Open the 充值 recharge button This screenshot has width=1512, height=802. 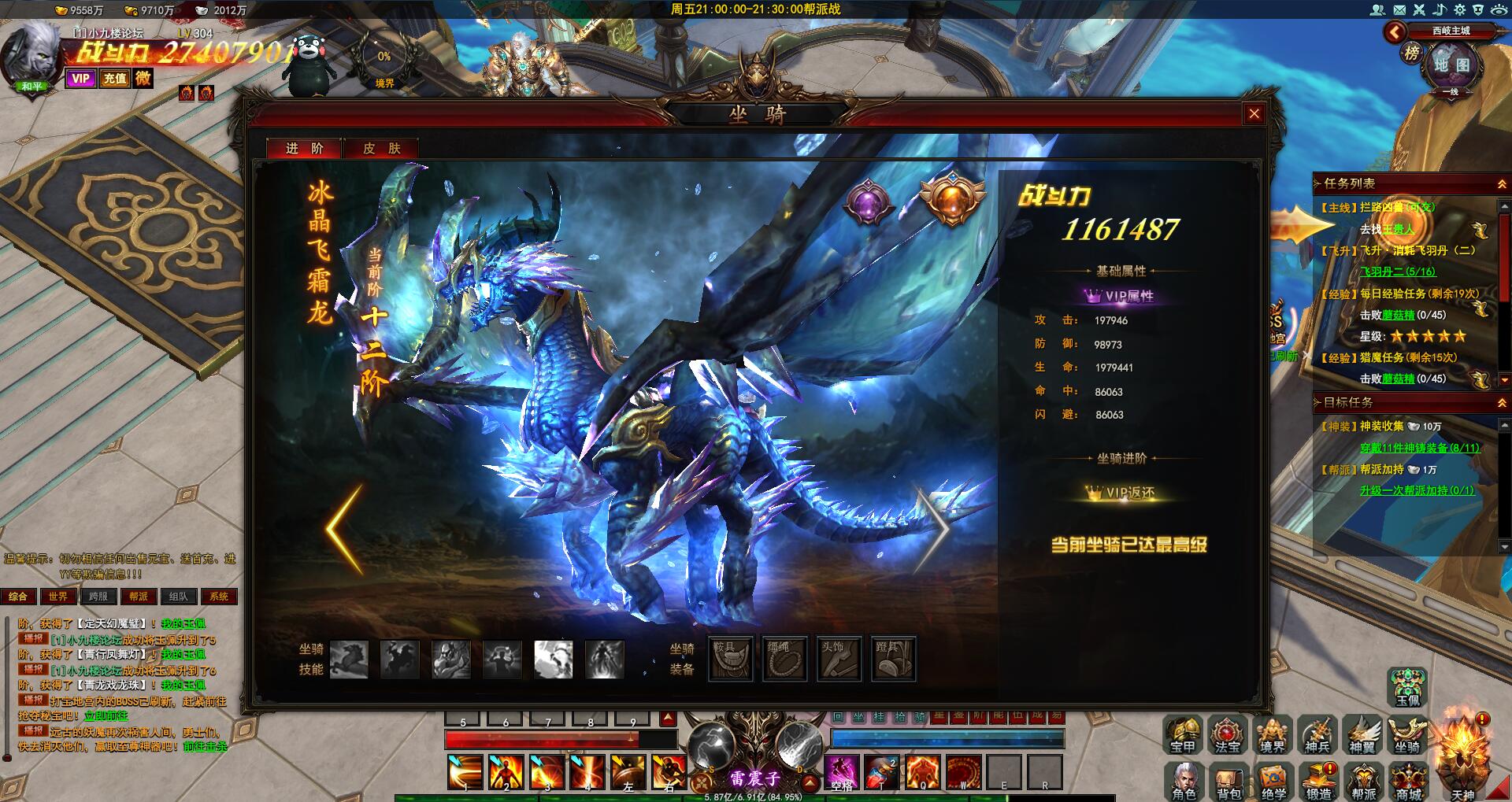115,78
